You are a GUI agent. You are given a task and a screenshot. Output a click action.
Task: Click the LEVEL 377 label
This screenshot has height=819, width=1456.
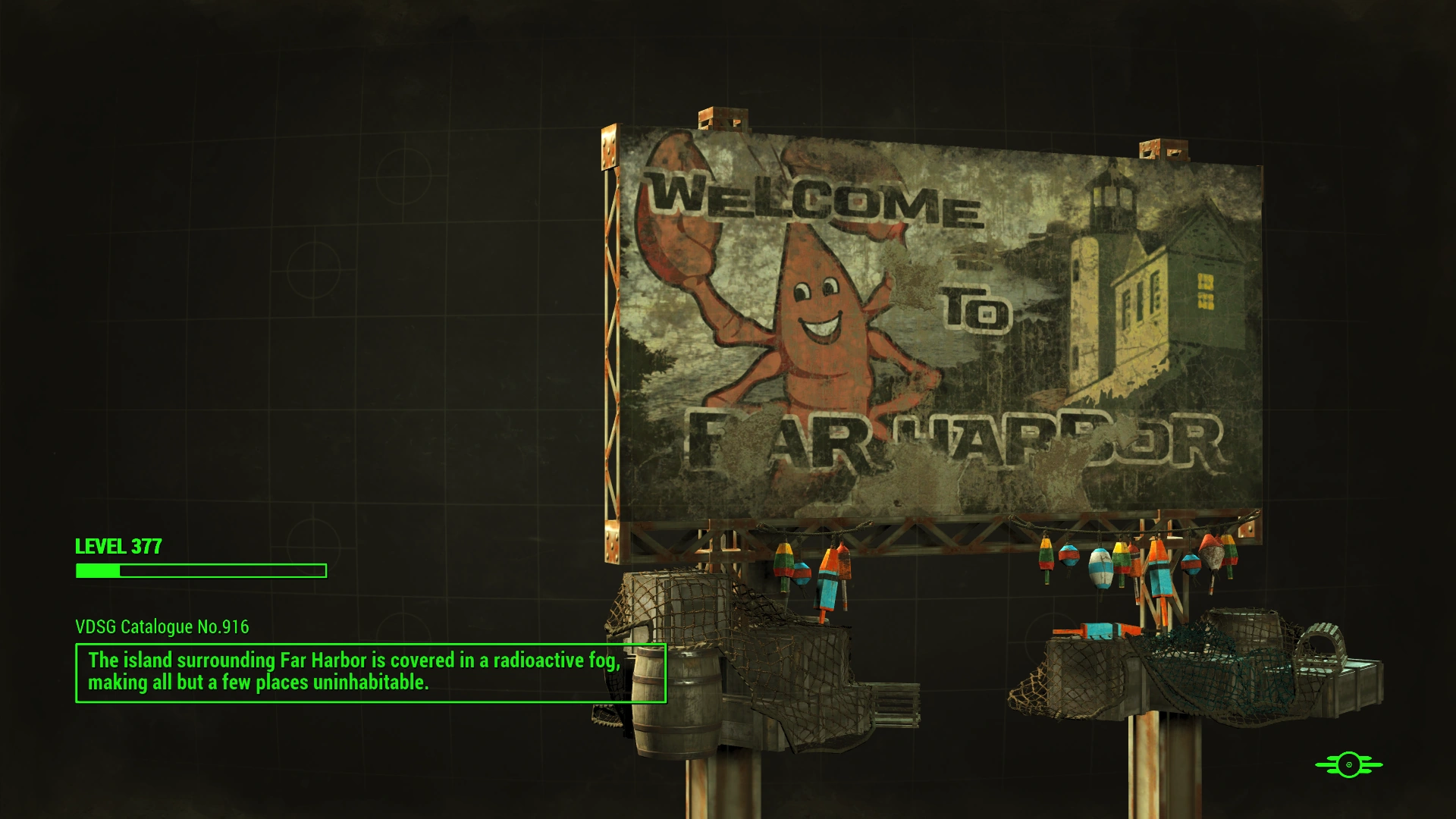pos(118,546)
